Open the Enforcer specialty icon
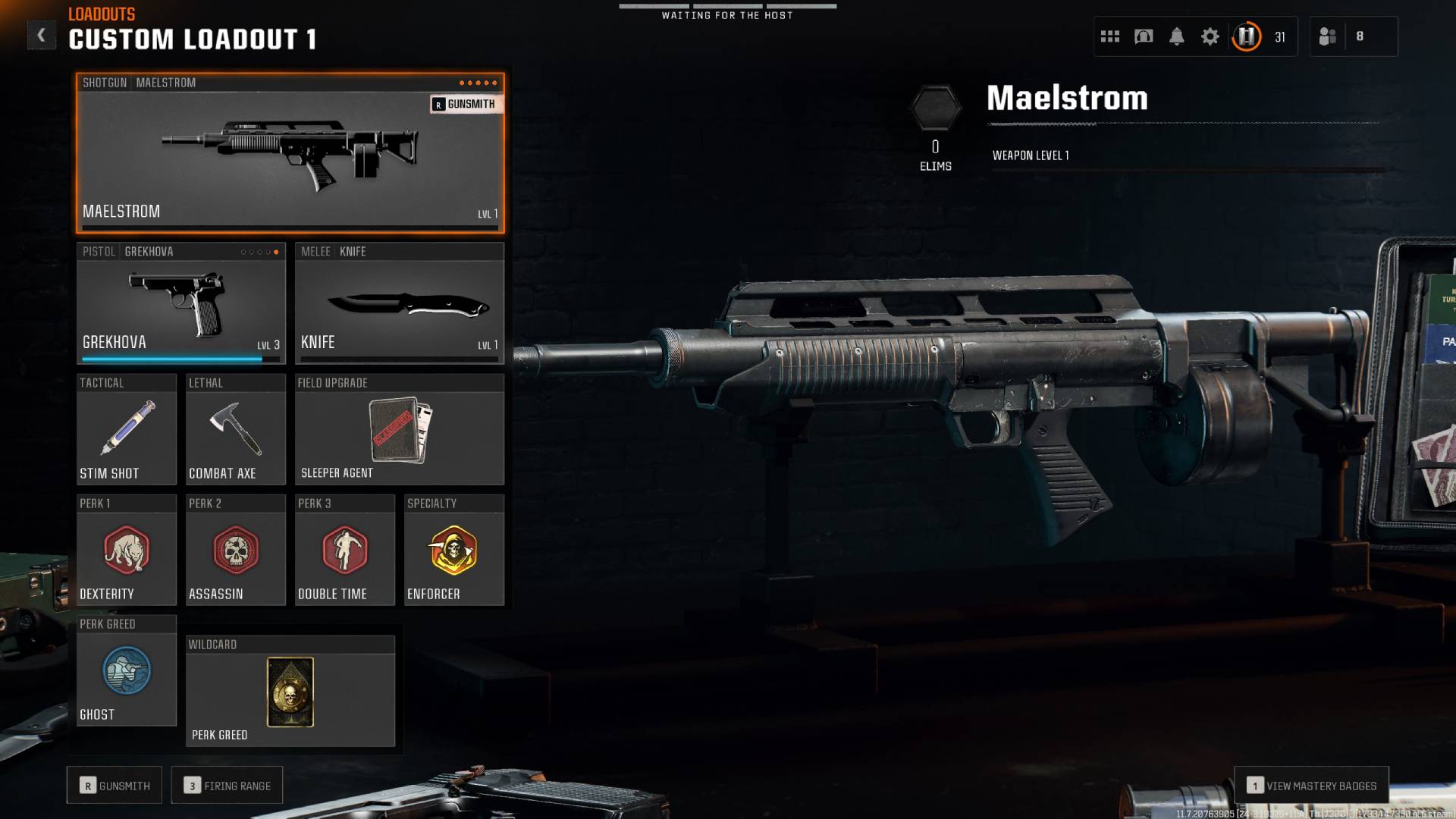 pos(453,551)
